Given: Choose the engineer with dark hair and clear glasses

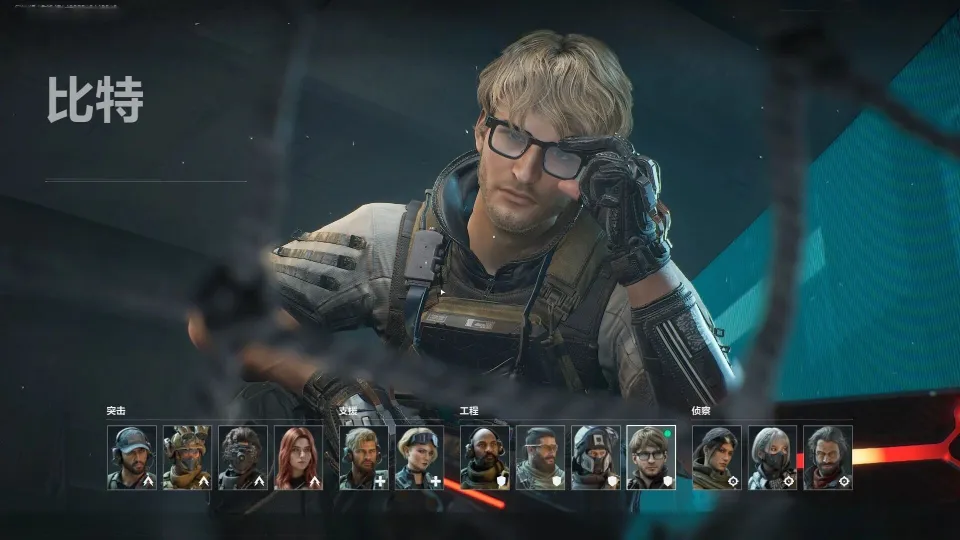Looking at the screenshot, I should (x=541, y=458).
